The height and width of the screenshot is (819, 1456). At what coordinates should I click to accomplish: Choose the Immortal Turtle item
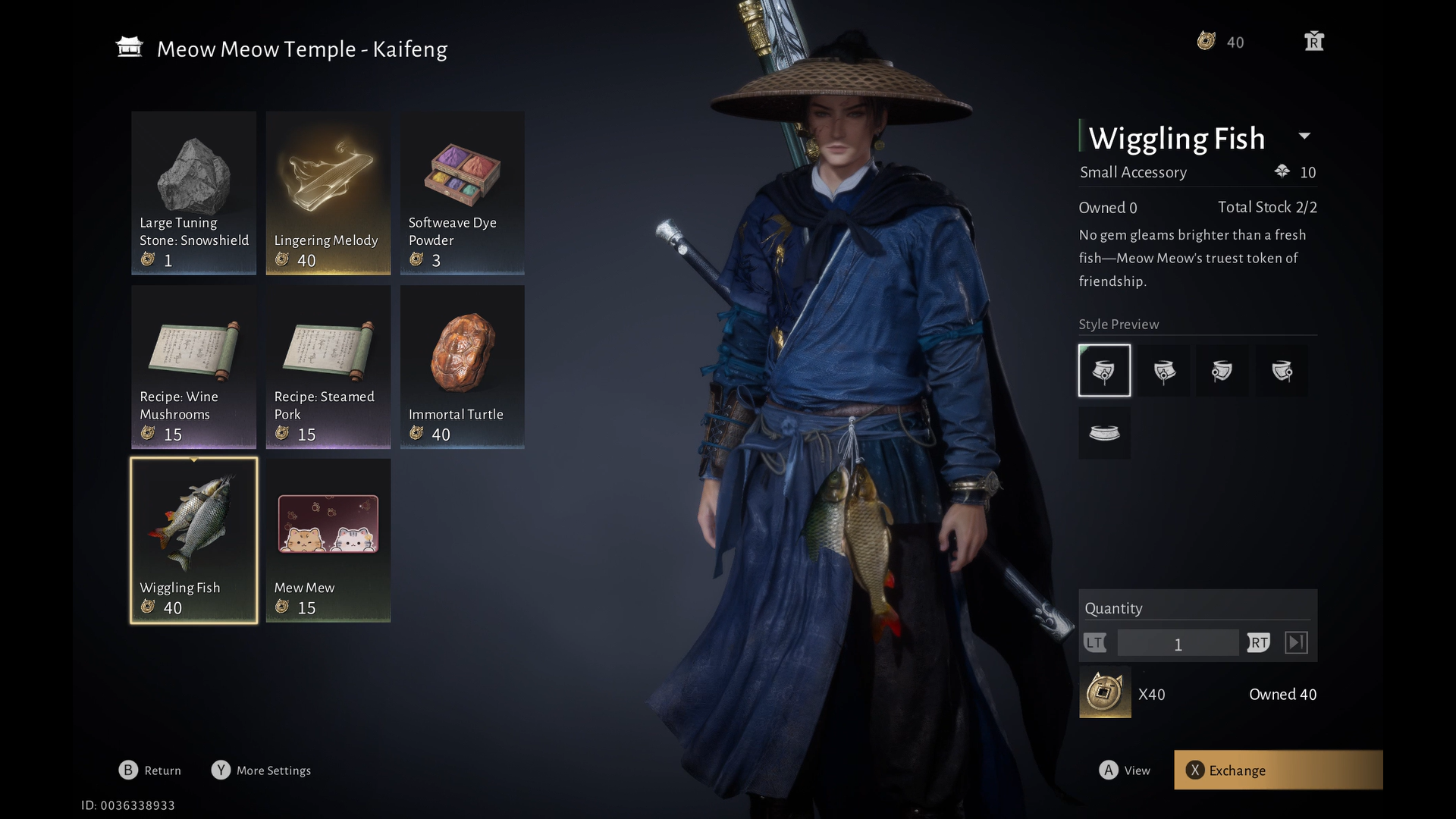click(x=462, y=366)
